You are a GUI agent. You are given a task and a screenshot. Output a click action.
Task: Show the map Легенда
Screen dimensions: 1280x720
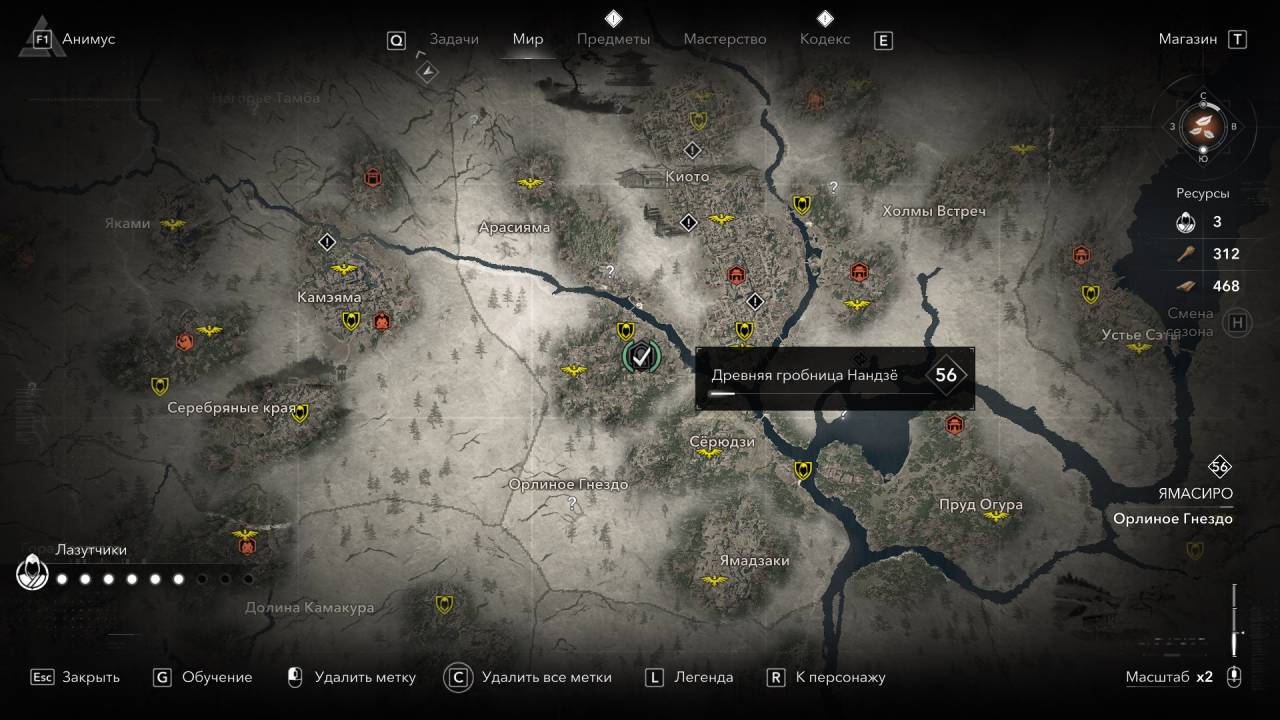(690, 677)
